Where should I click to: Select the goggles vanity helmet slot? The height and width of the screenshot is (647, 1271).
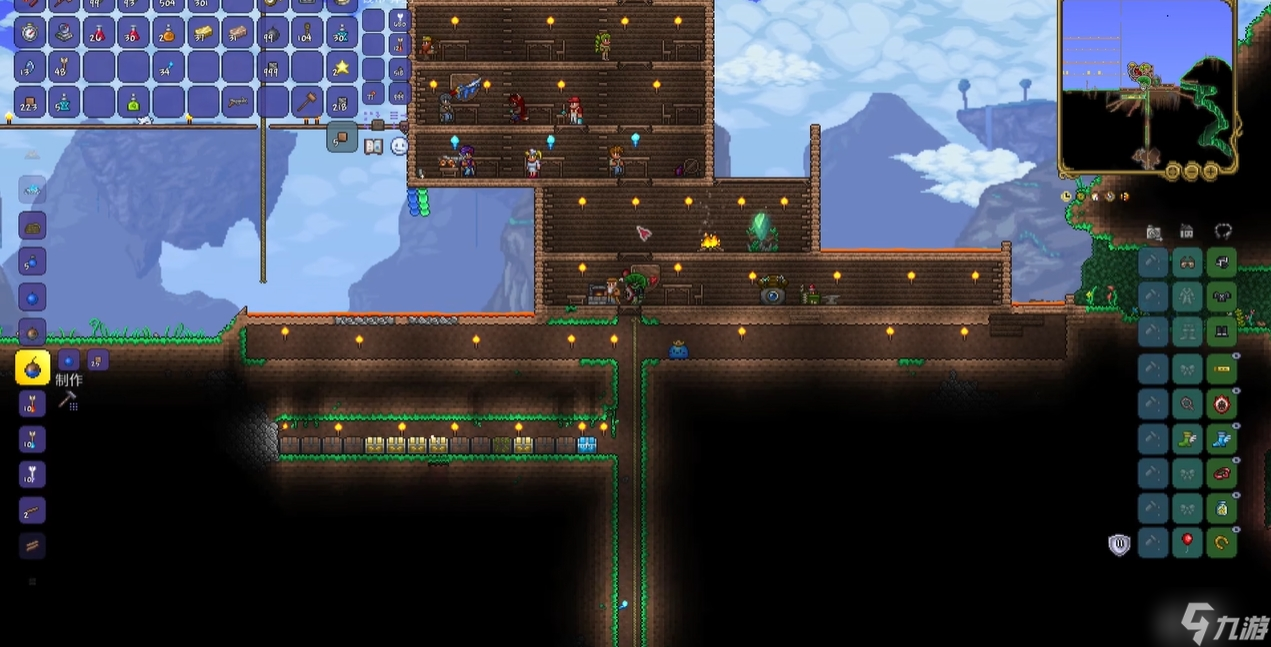click(1187, 263)
